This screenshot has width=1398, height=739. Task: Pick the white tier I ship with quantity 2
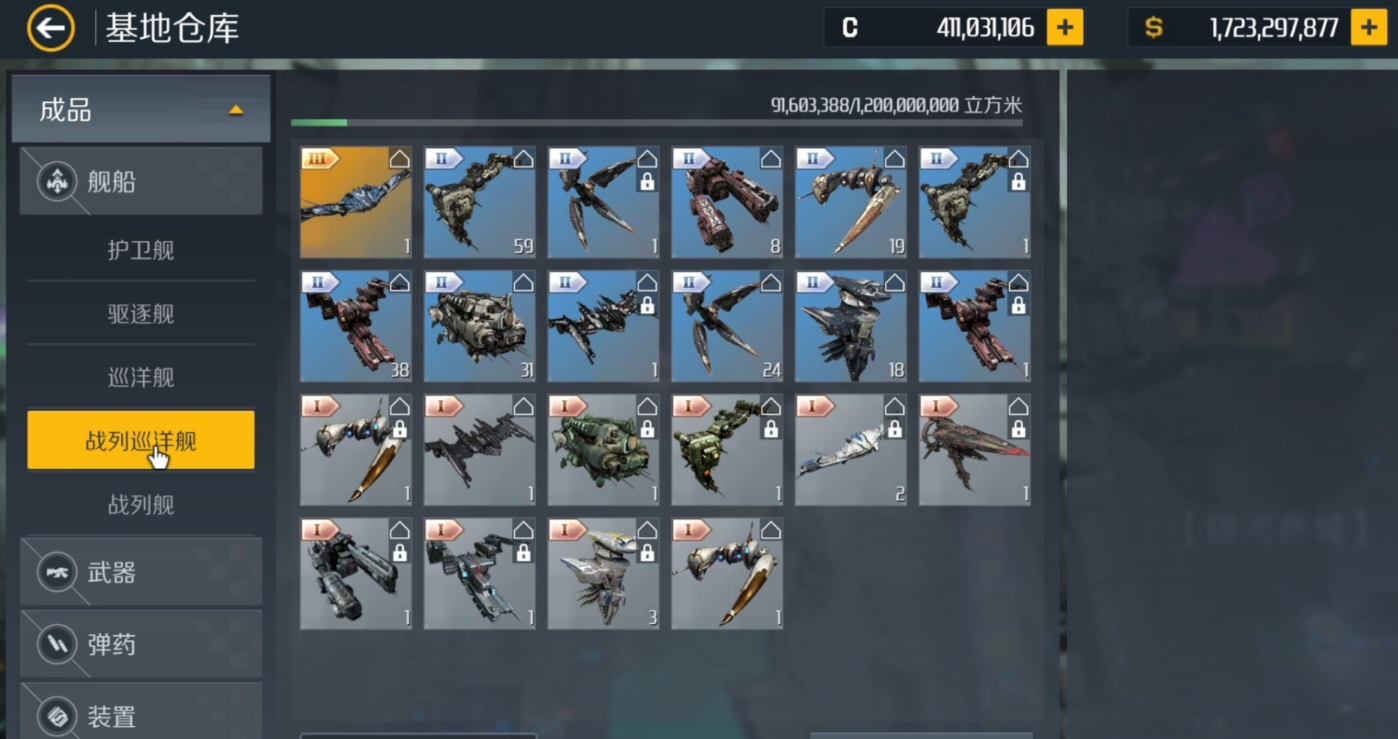[851, 450]
